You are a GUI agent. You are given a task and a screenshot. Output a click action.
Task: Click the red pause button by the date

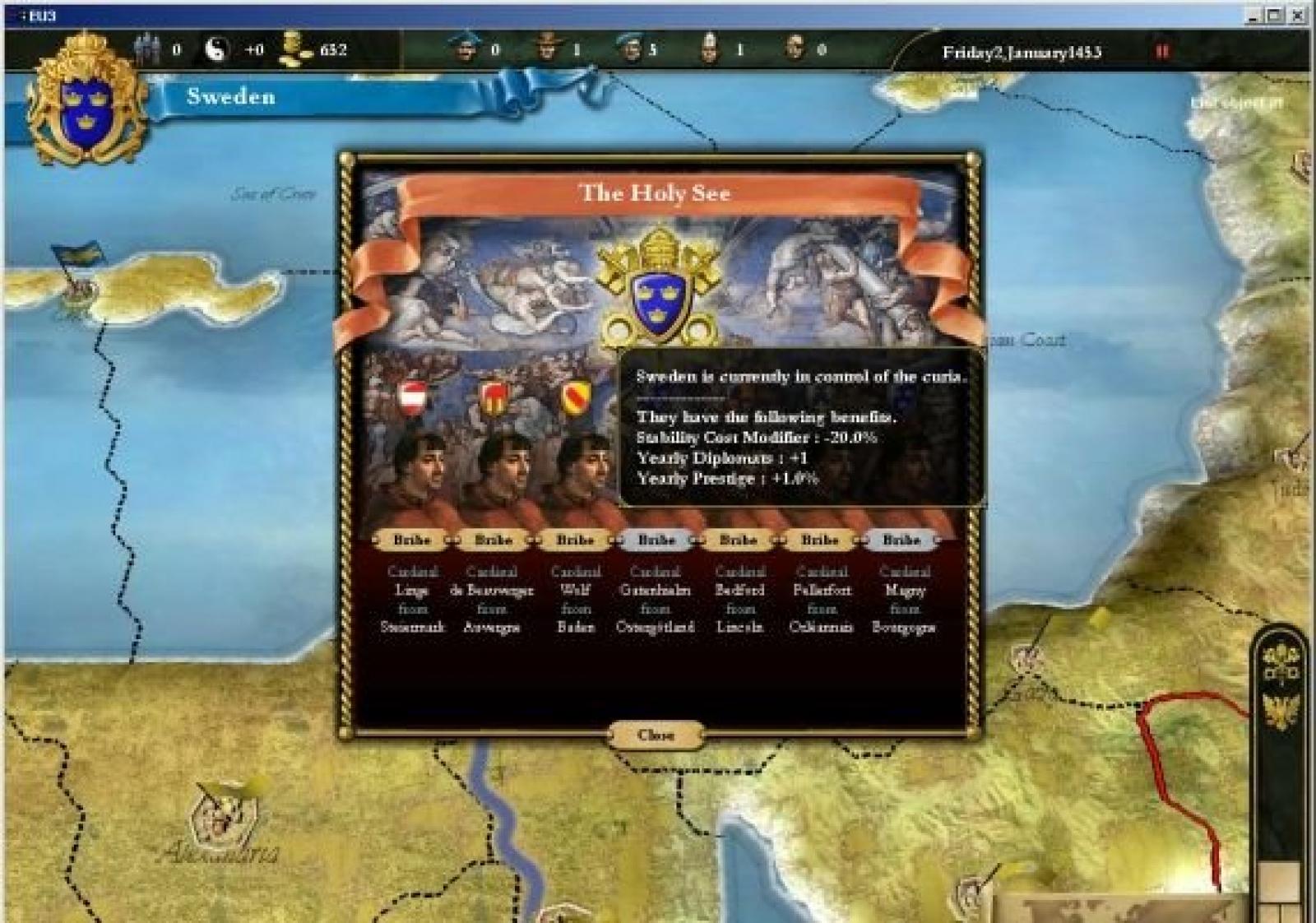(1162, 52)
